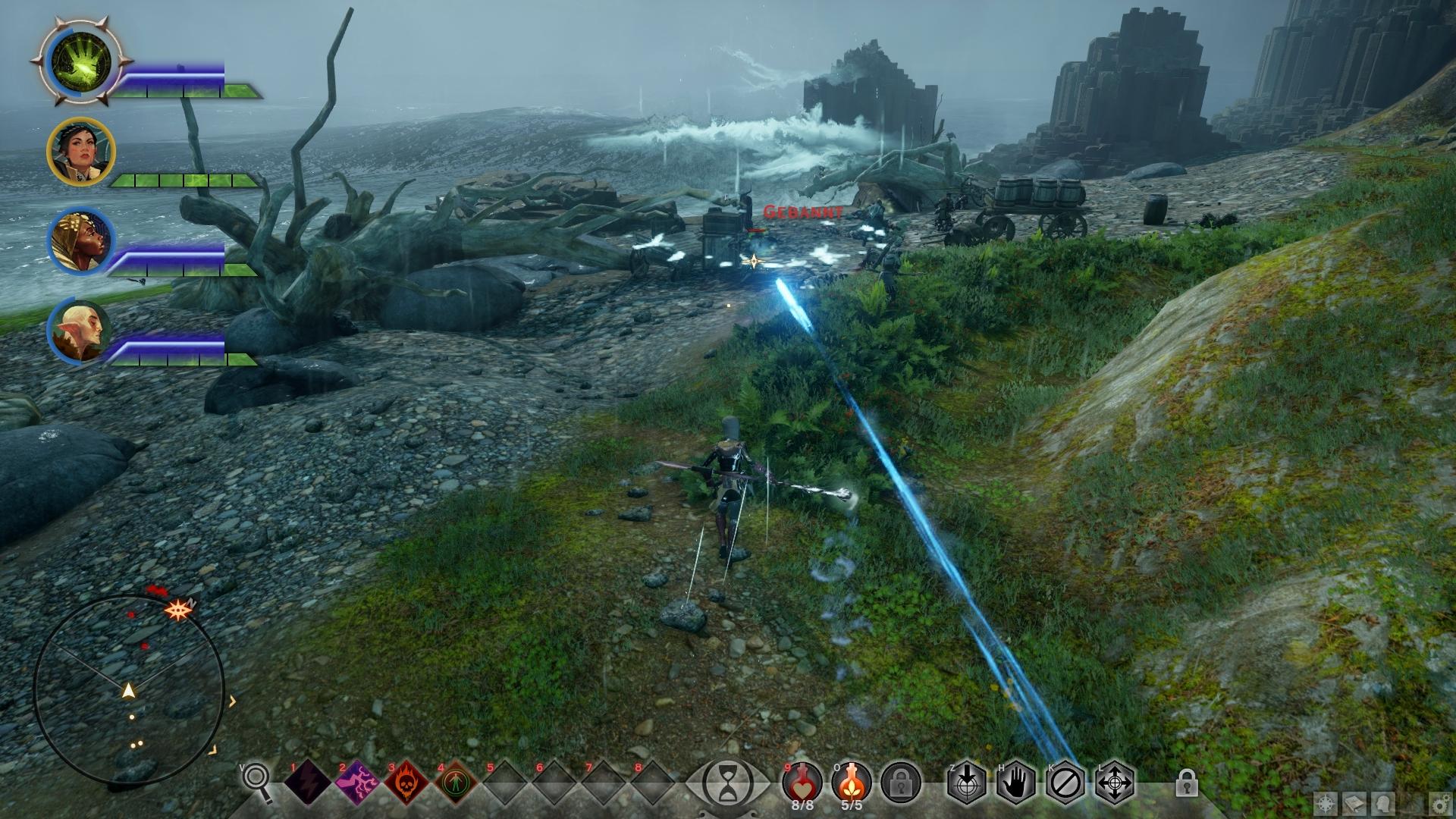Image resolution: width=1456 pixels, height=819 pixels.
Task: Click the circular minimap
Action: 129,690
